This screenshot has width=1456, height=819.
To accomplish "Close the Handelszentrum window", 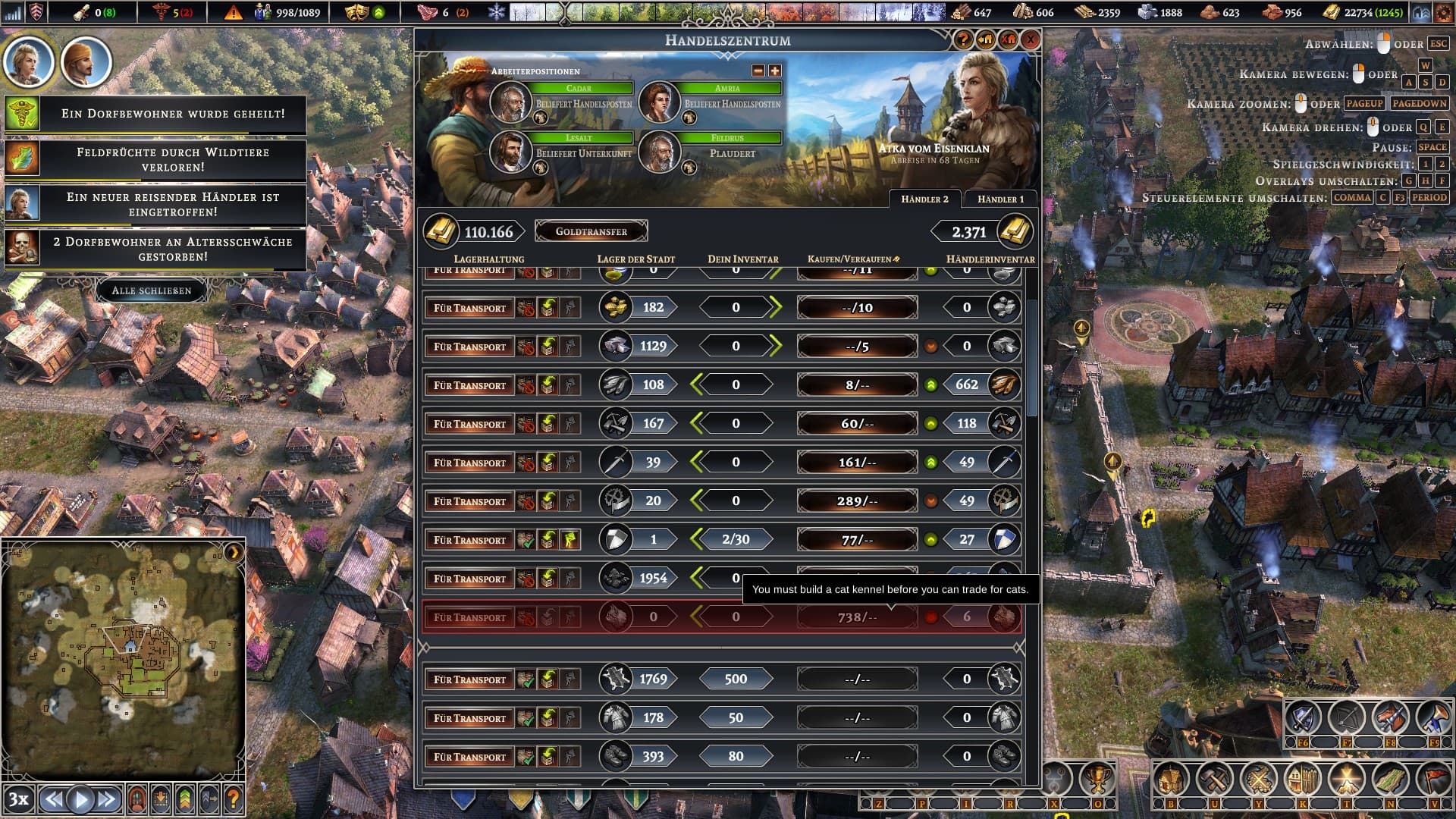I will tap(1031, 39).
